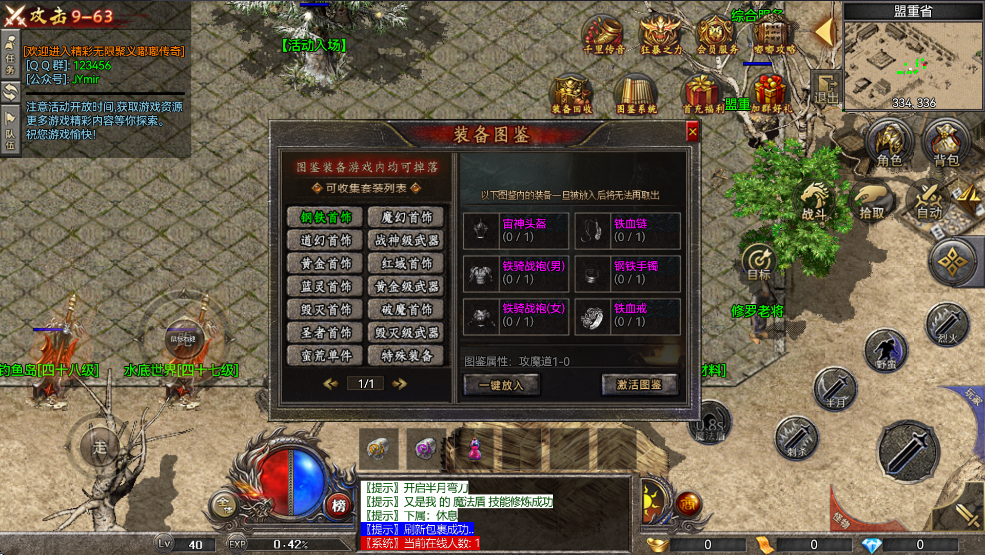
Task: Open the 背包 bag inventory
Action: 945,143
